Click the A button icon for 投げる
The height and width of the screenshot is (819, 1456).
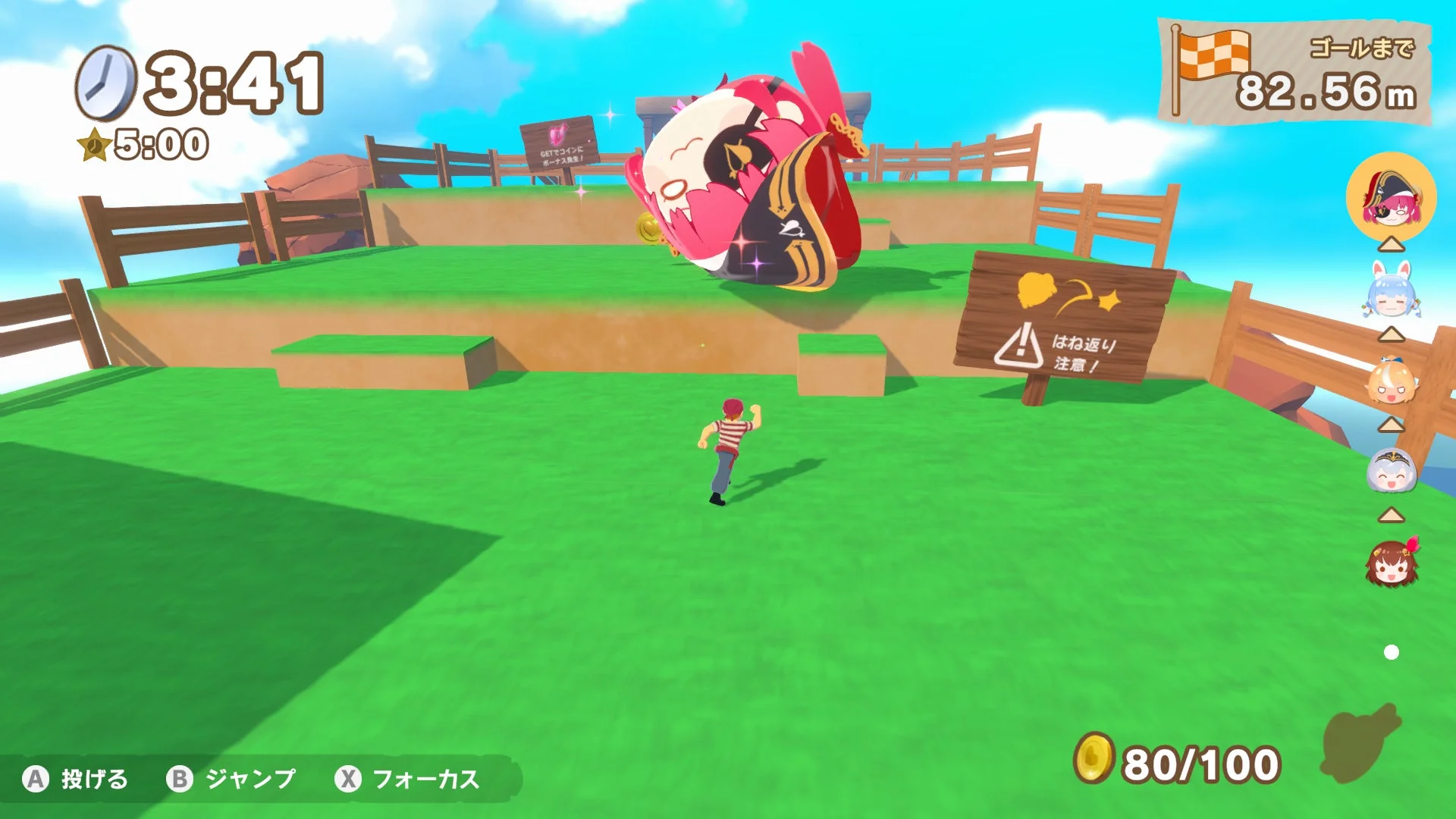[x=36, y=779]
